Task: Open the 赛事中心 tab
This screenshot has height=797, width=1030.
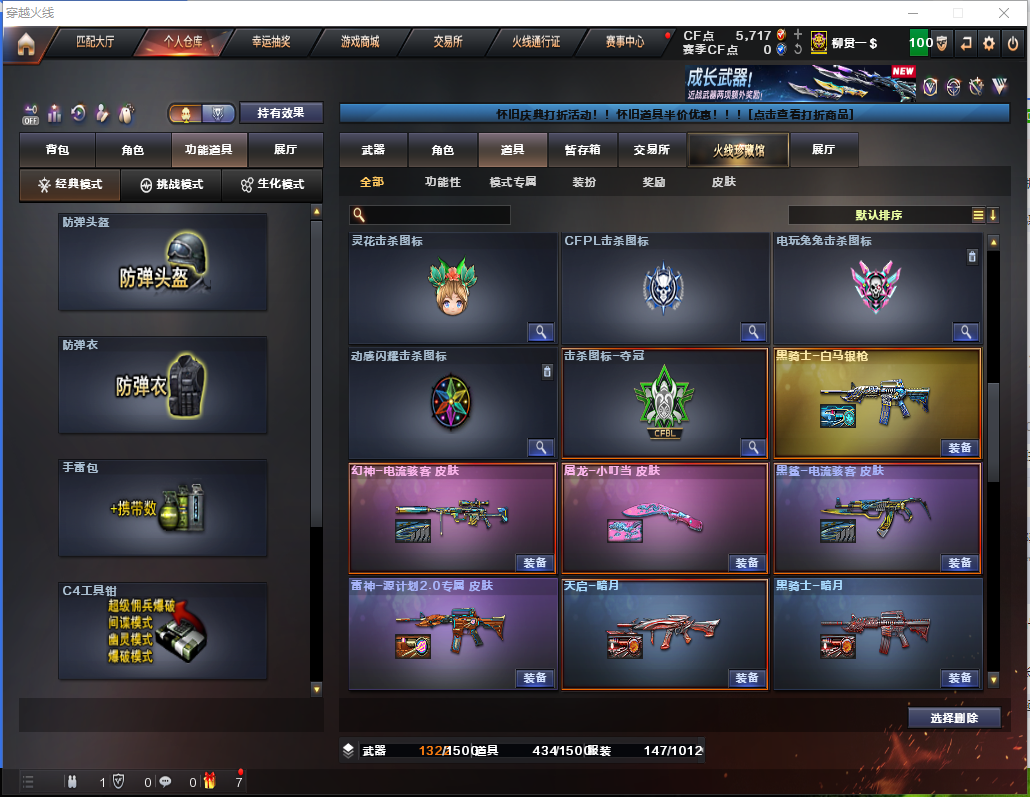Action: click(625, 42)
